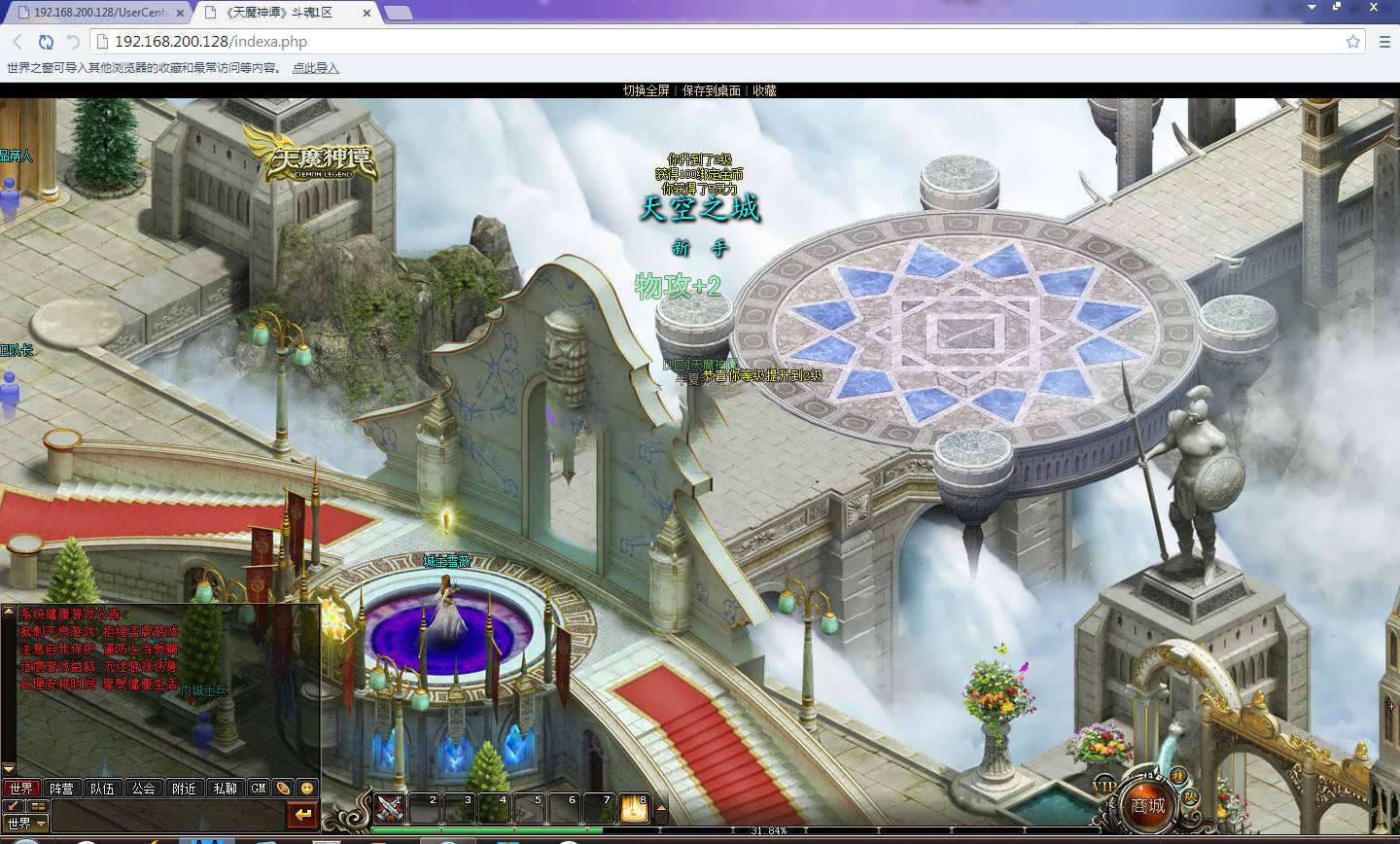This screenshot has height=844, width=1400.
Task: Expand the hotbar with the up arrow
Action: point(662,808)
